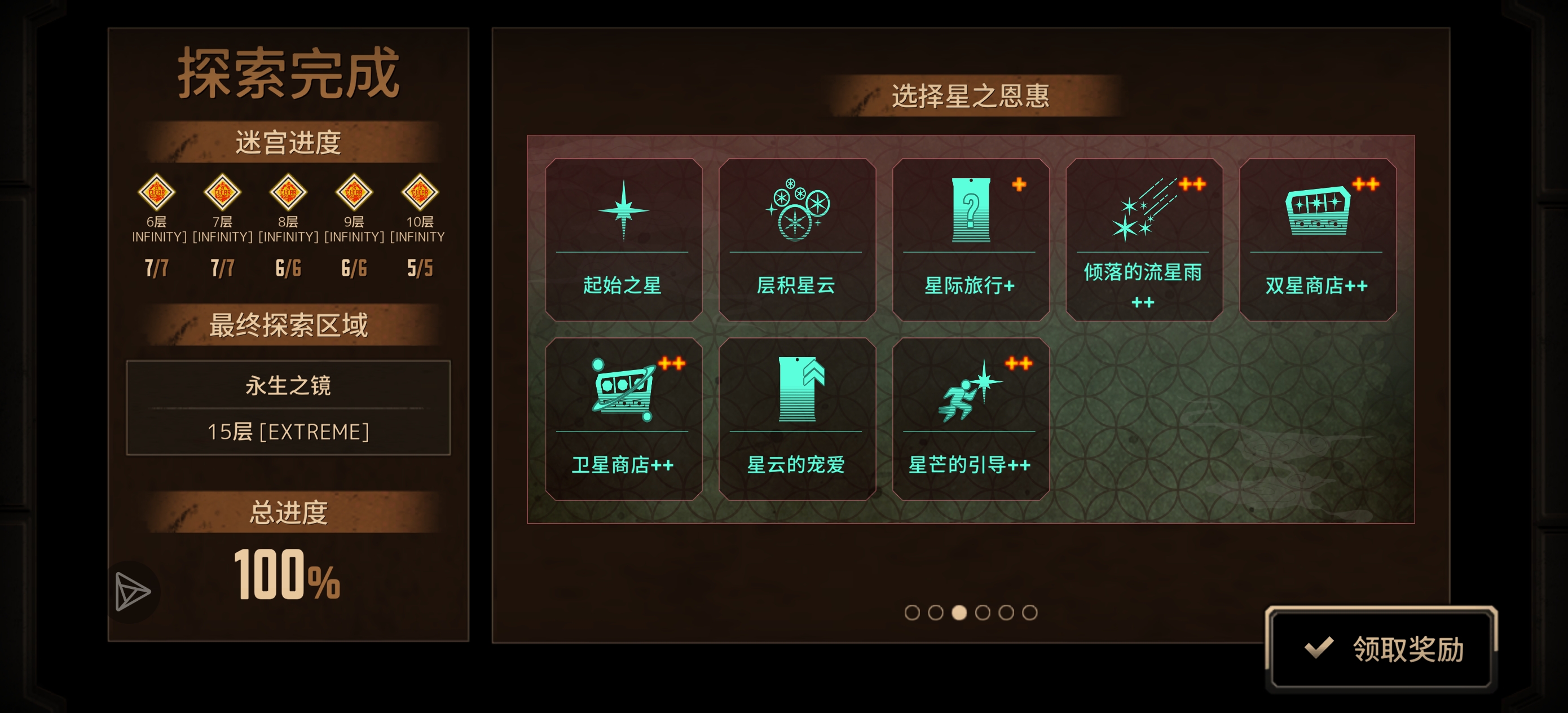Switch to the first page dot
This screenshot has width=1568, height=713.
(x=911, y=614)
